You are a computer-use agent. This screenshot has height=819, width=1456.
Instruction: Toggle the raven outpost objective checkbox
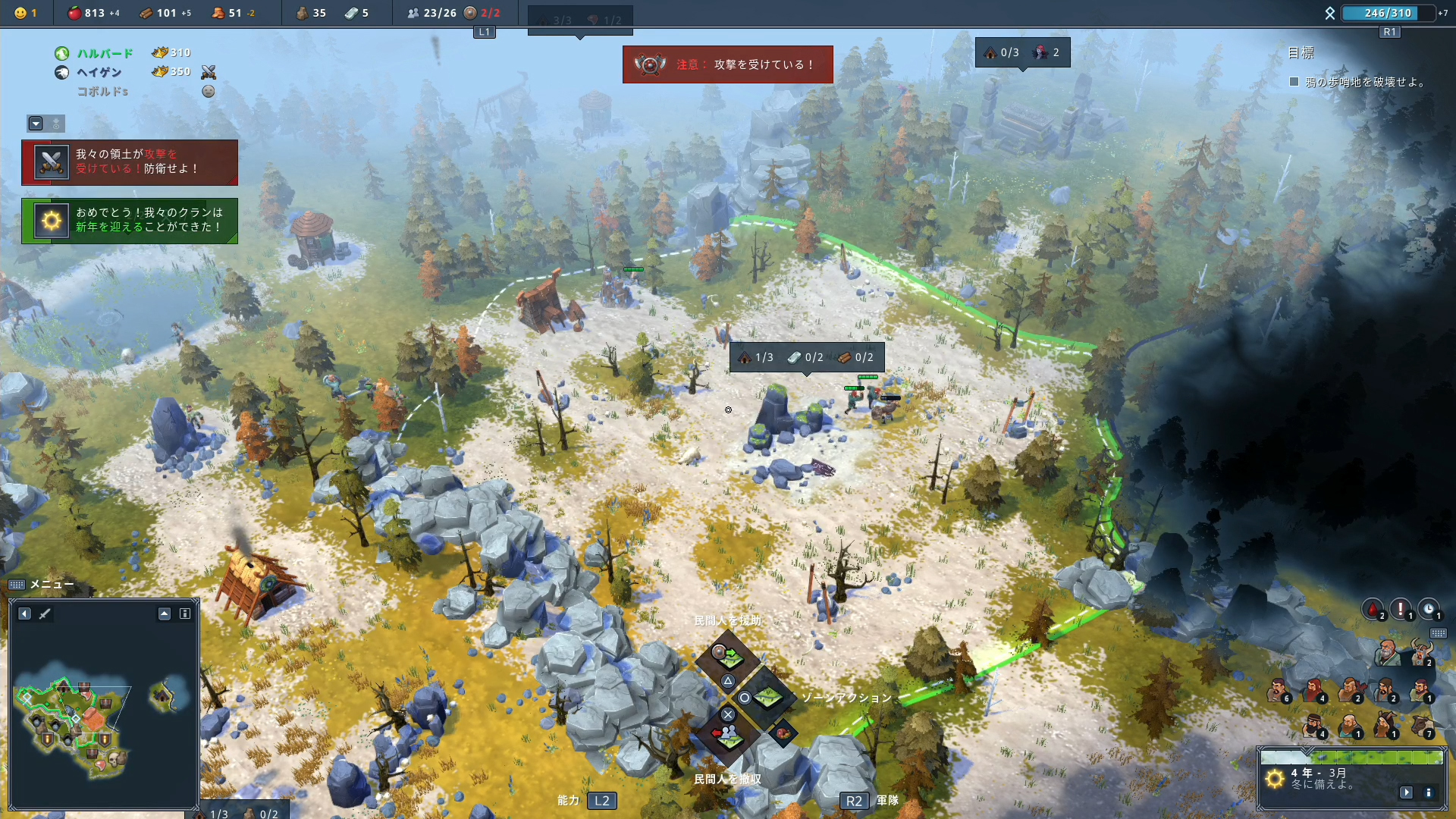[1294, 82]
